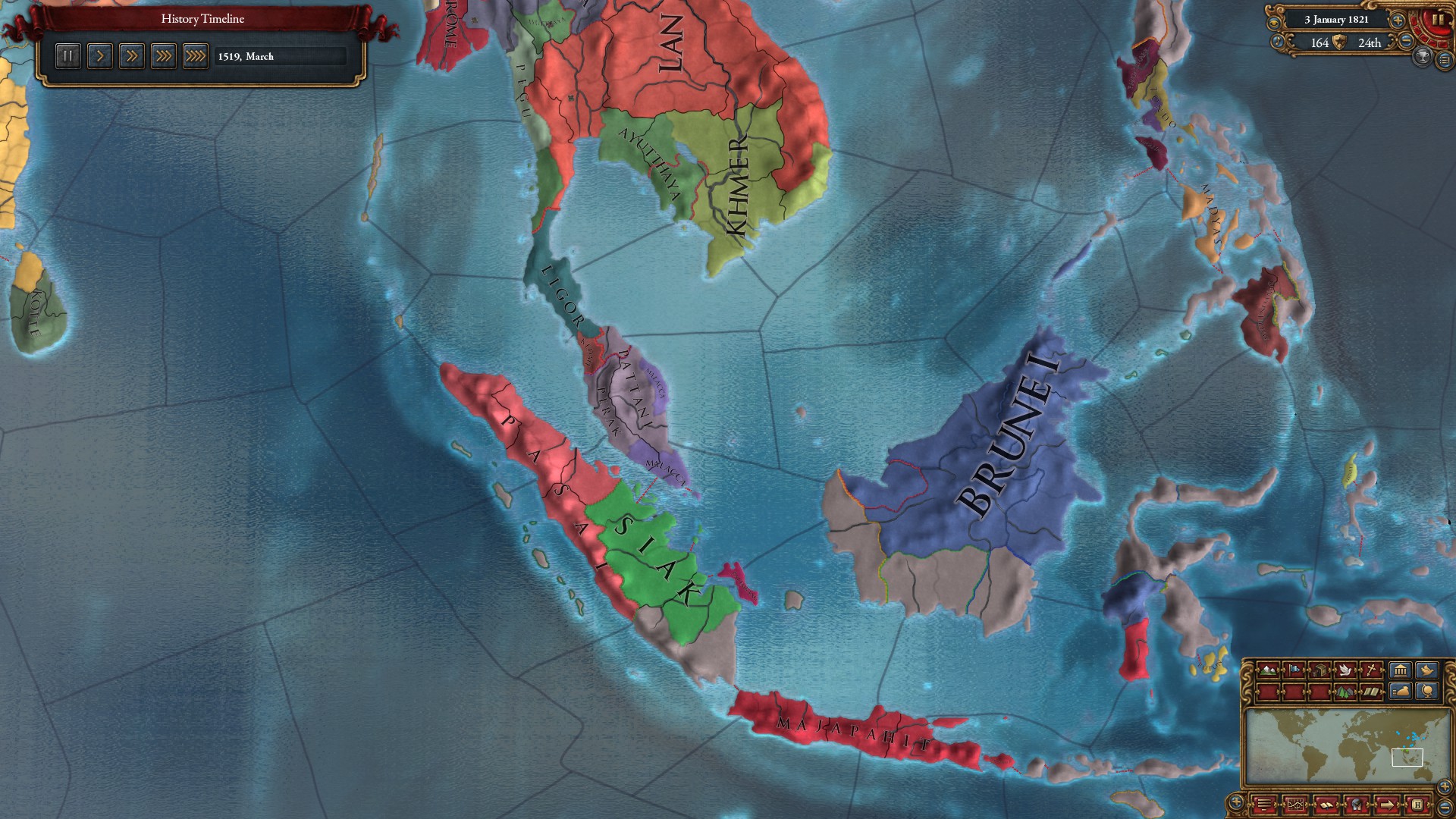The image size is (1456, 819).
Task: Pause the History Timeline playback
Action: pyautogui.click(x=67, y=55)
